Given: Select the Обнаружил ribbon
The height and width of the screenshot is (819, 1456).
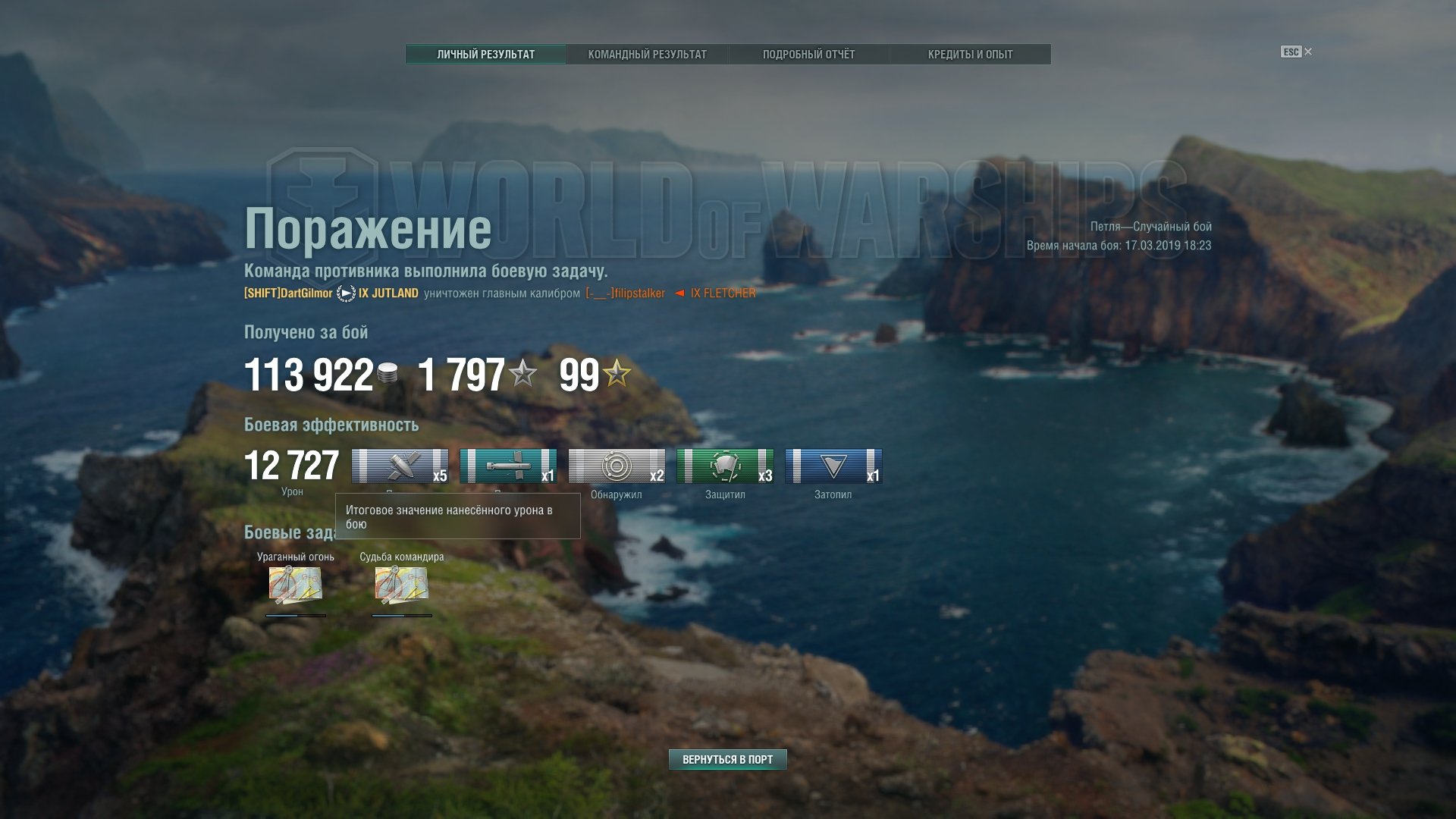Looking at the screenshot, I should pos(617,466).
